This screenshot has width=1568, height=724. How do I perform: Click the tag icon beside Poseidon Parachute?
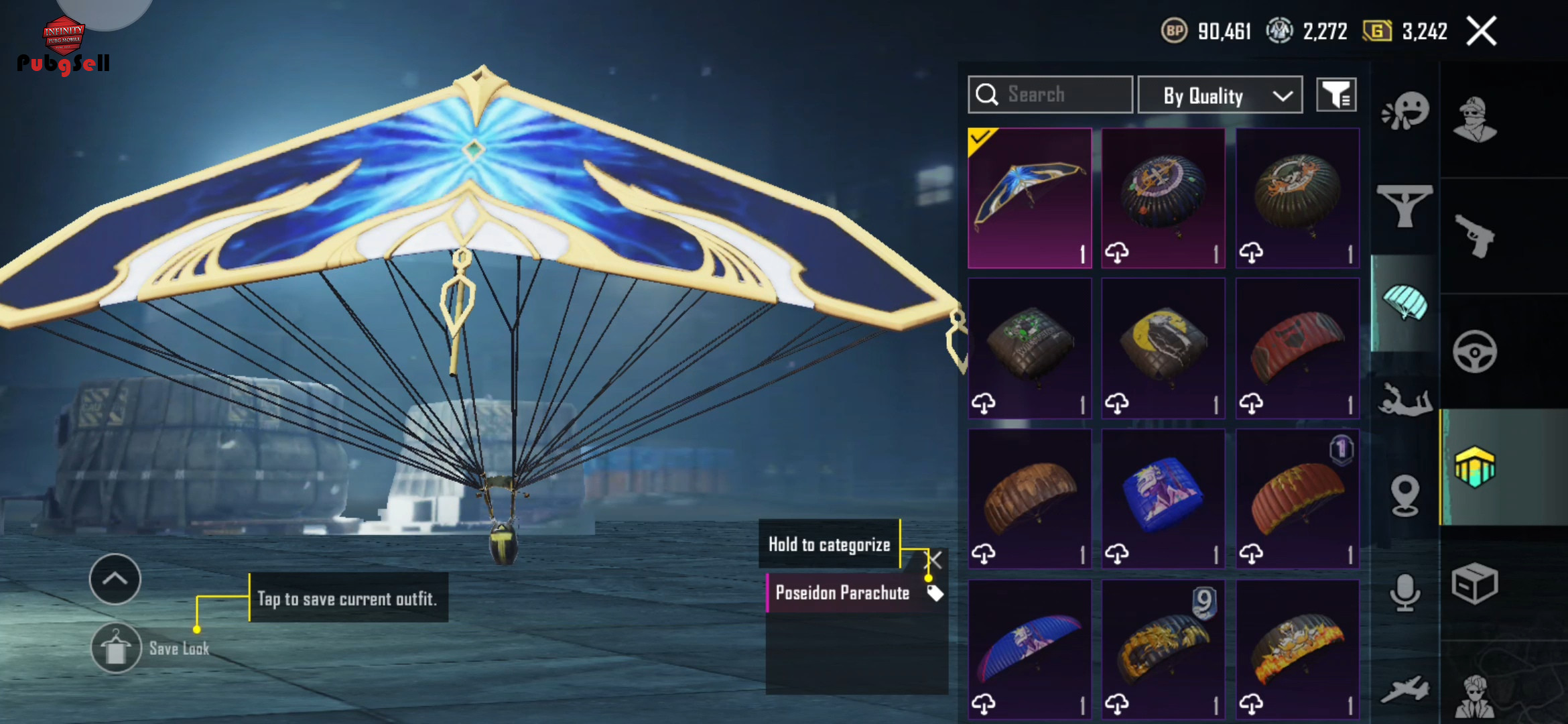tap(935, 593)
